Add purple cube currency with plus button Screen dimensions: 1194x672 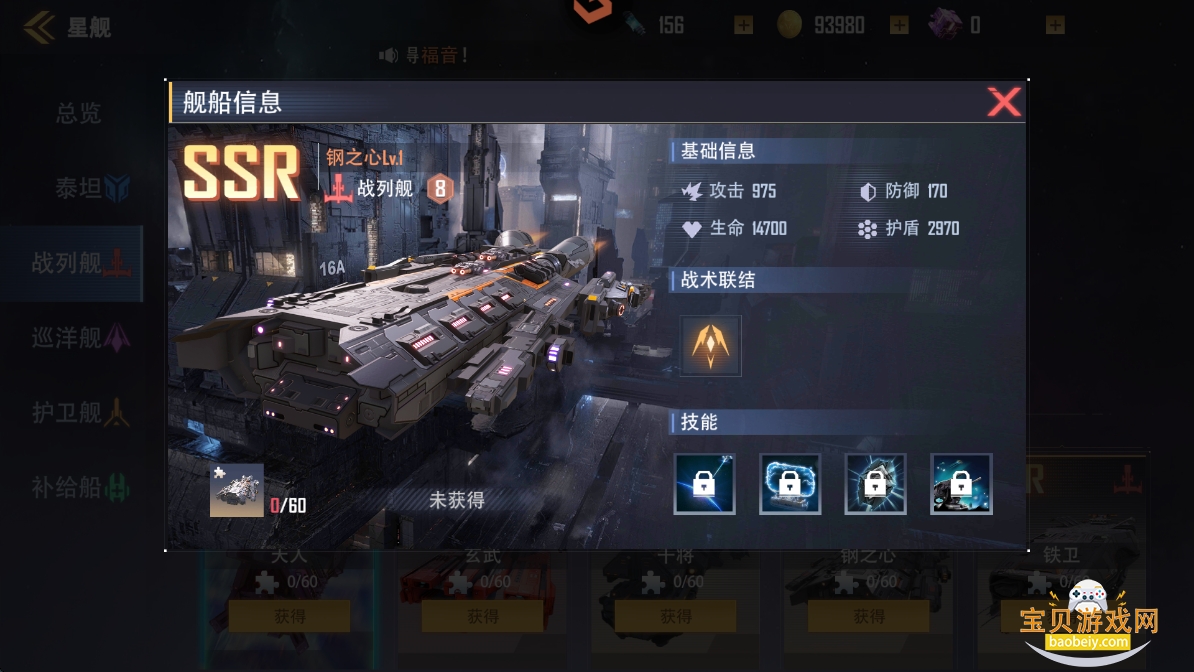click(1055, 25)
